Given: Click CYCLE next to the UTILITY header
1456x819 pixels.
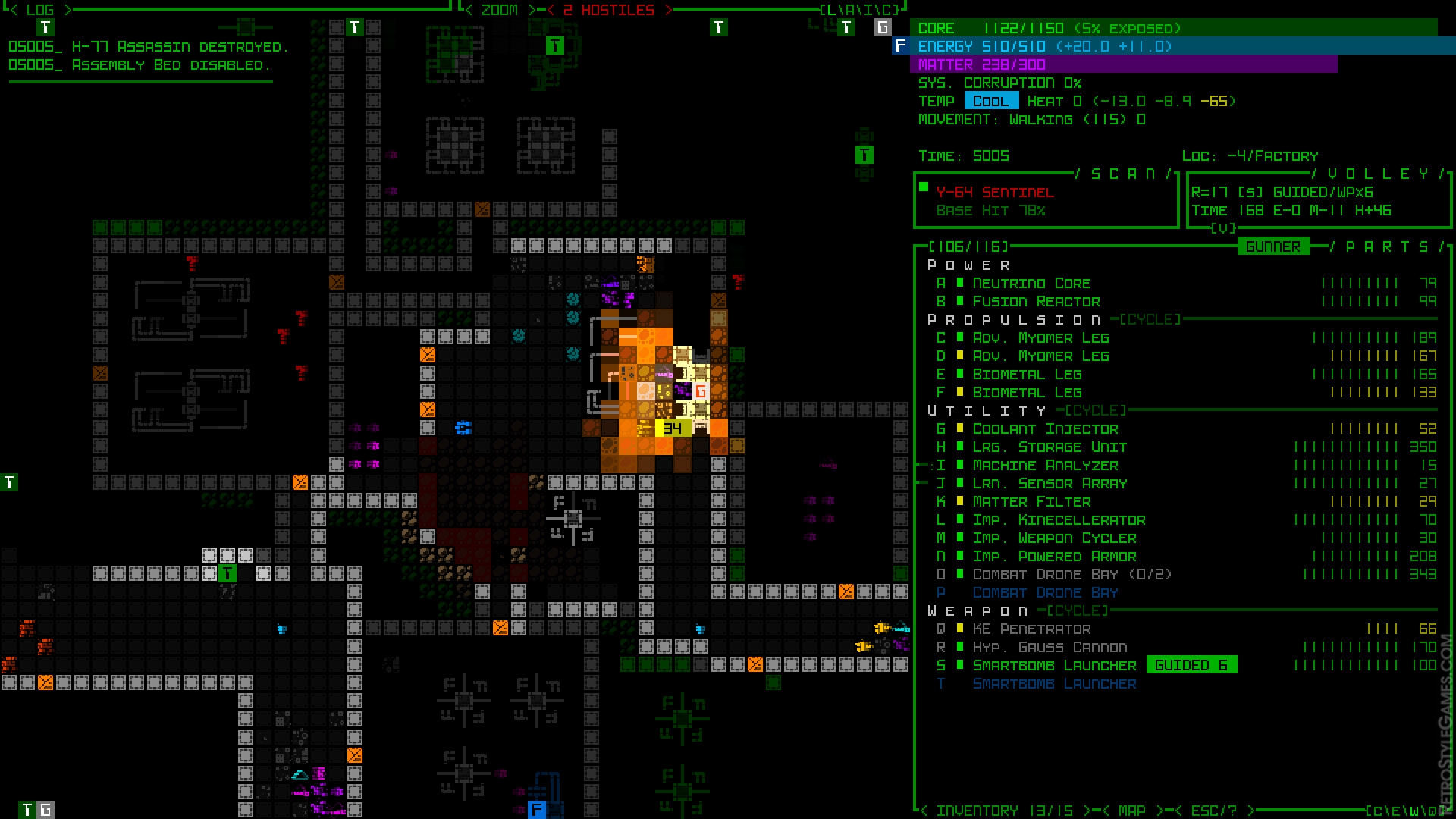Looking at the screenshot, I should pyautogui.click(x=1096, y=410).
